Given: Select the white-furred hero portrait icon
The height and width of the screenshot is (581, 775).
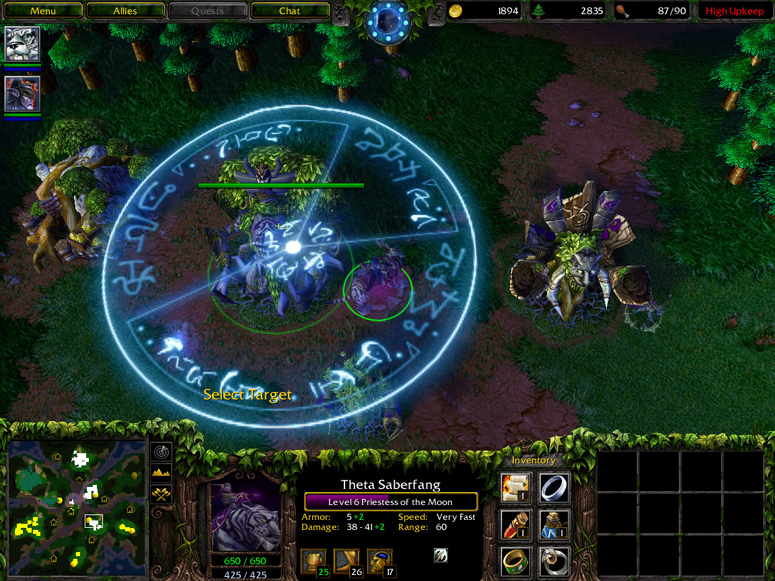Looking at the screenshot, I should (21, 44).
